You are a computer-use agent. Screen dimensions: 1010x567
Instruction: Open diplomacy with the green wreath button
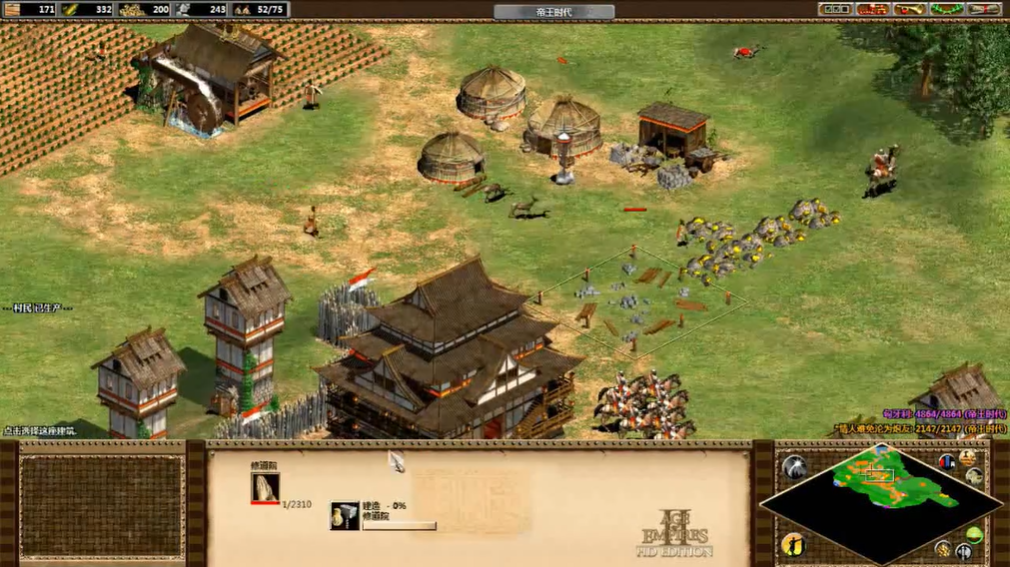pos(946,9)
